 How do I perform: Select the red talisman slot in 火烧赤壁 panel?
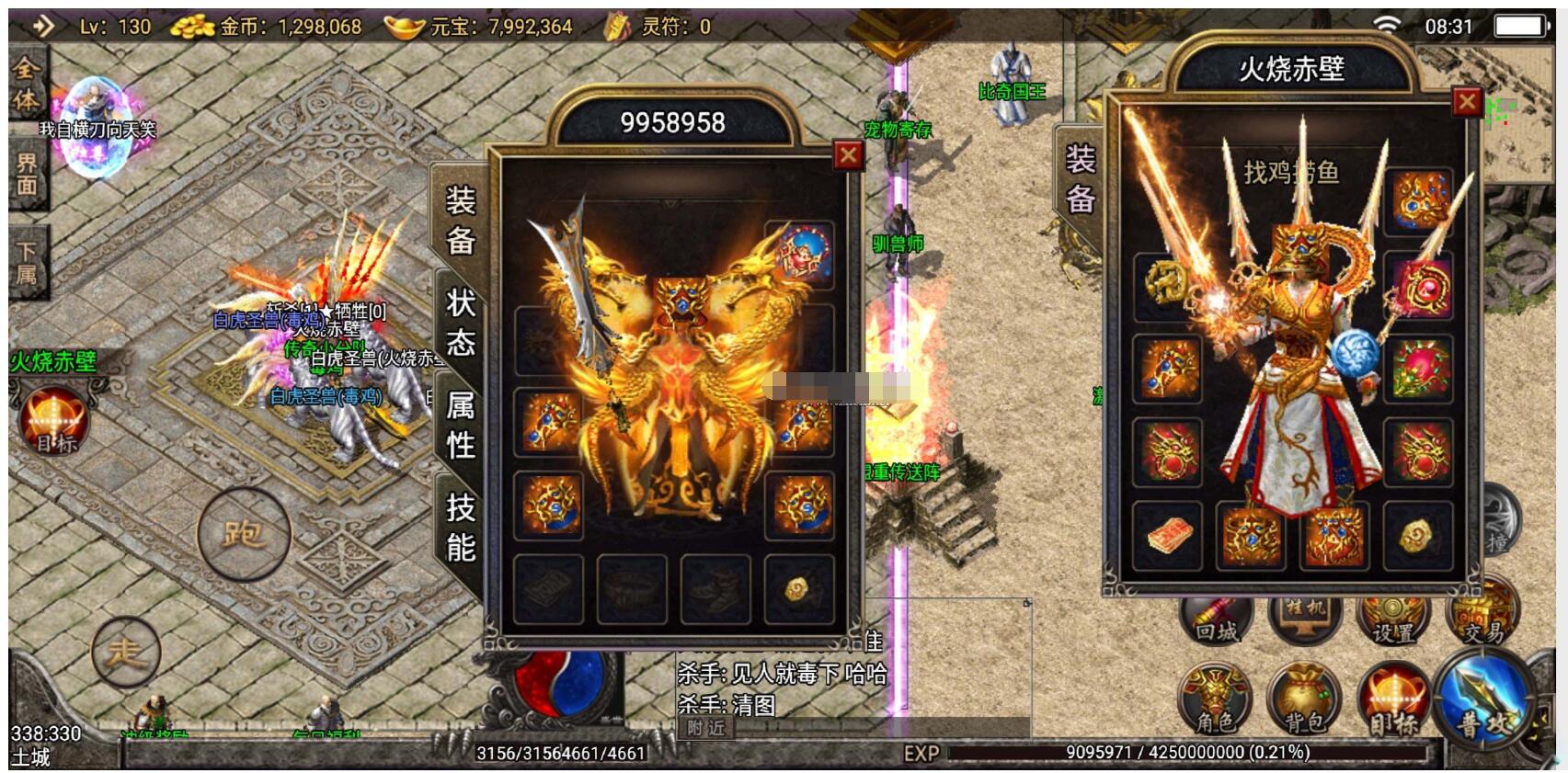coord(1166,535)
